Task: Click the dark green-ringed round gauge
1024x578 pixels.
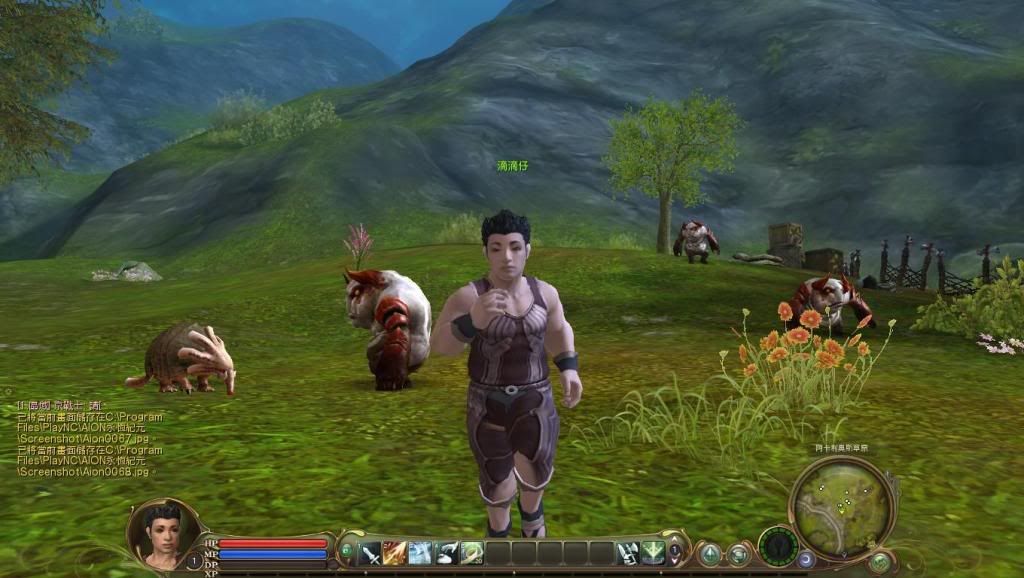Action: [x=777, y=546]
